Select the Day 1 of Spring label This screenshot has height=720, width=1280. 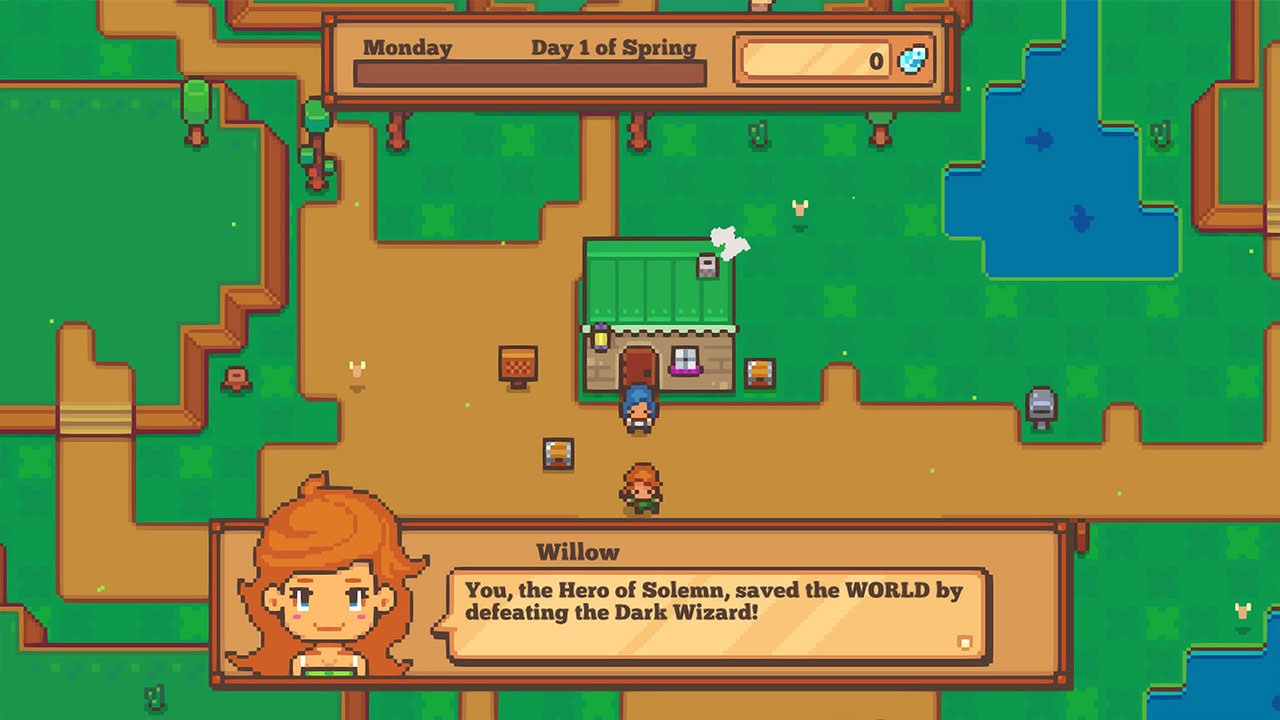point(615,46)
